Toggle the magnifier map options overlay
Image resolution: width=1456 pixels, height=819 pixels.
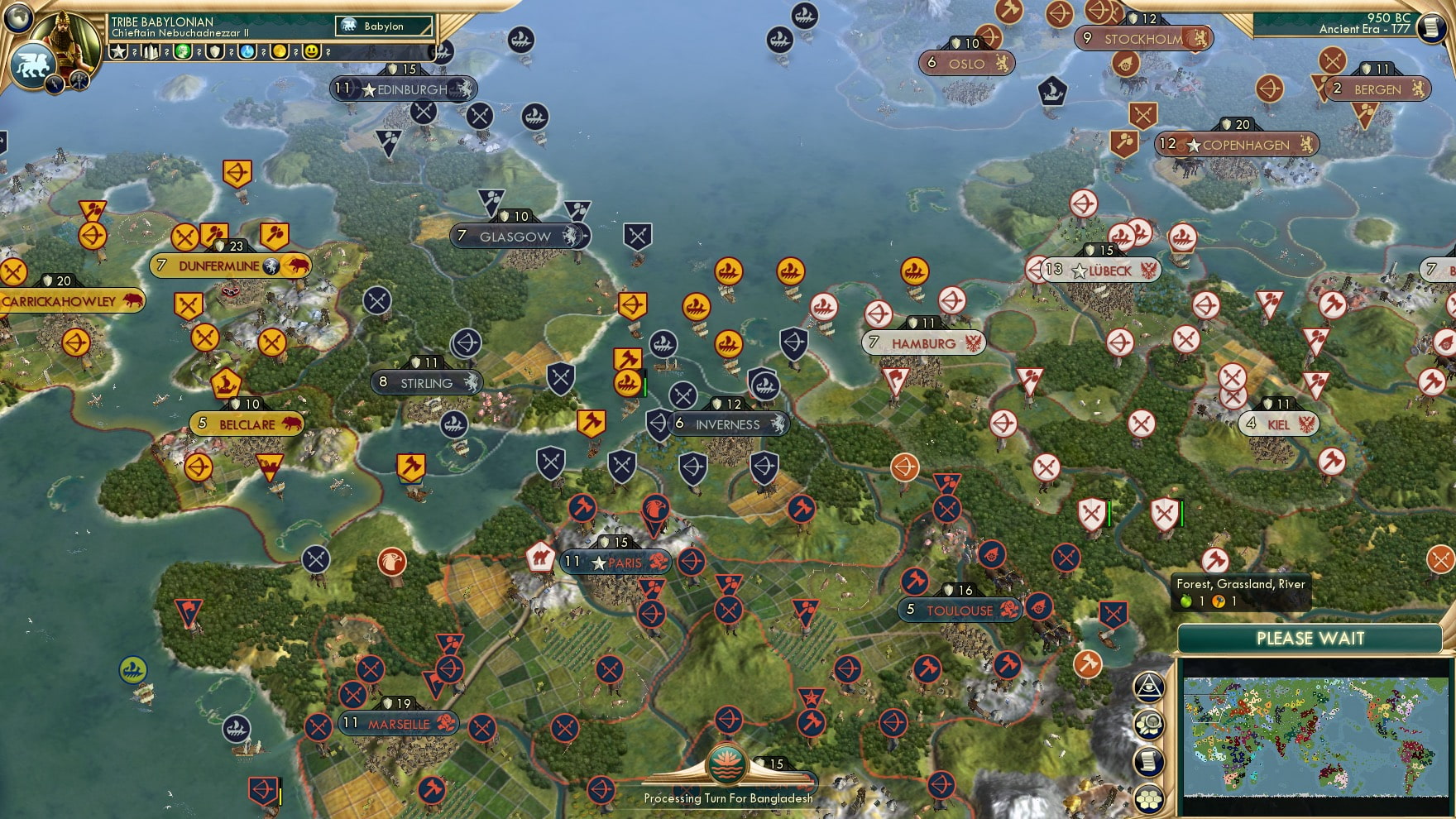(x=1149, y=723)
